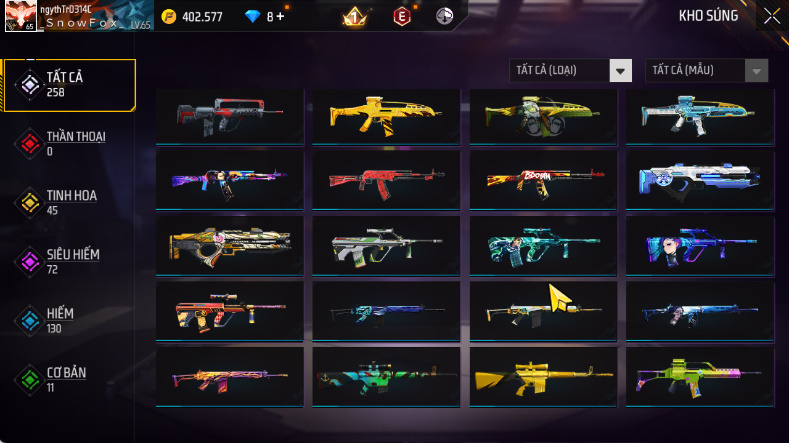Choose the all-yellow rifle in the top row
This screenshot has height=443, width=789.
pyautogui.click(x=385, y=117)
